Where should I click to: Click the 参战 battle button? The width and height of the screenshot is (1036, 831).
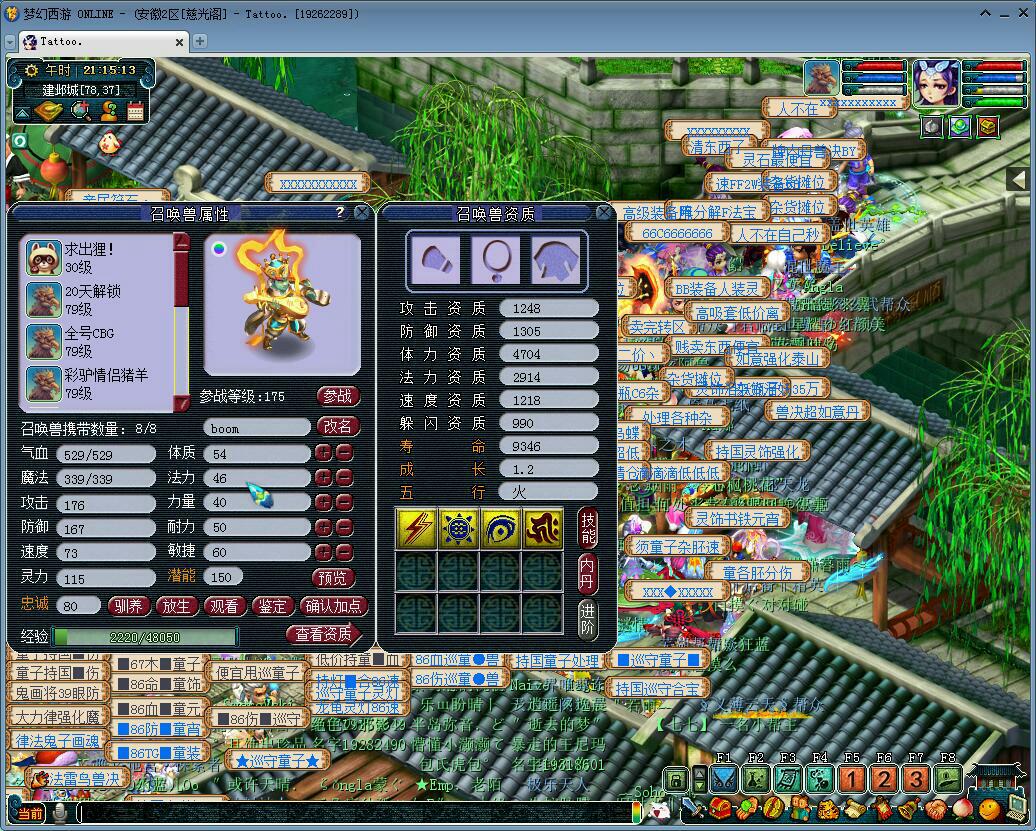click(338, 396)
